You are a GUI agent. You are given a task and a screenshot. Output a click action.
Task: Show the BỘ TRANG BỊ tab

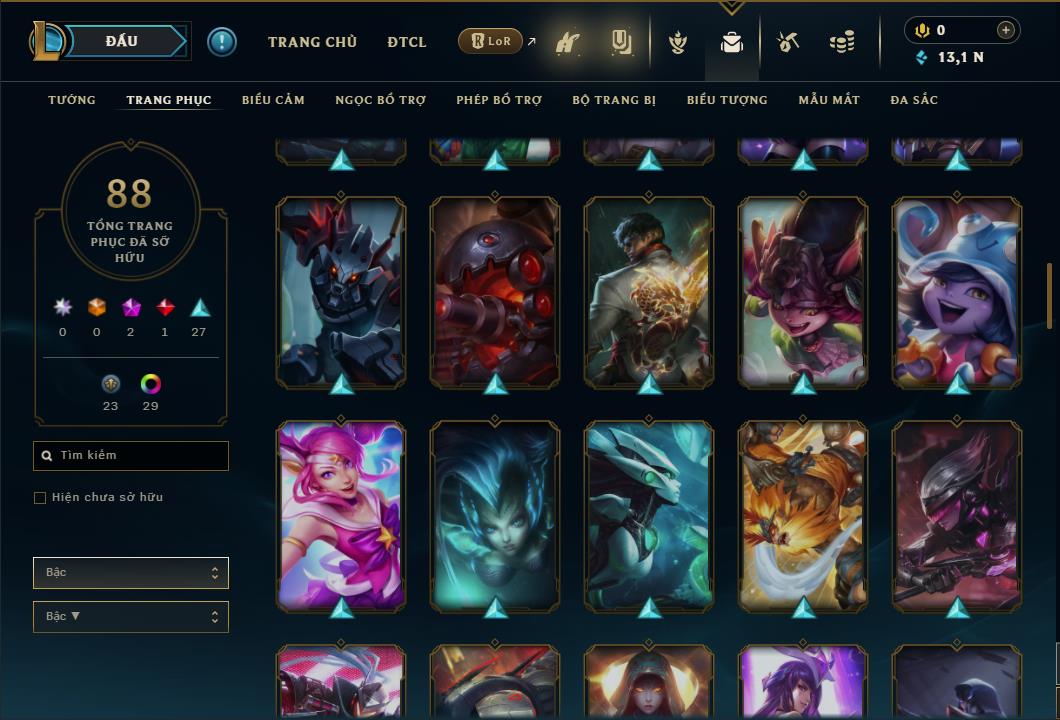tap(614, 100)
